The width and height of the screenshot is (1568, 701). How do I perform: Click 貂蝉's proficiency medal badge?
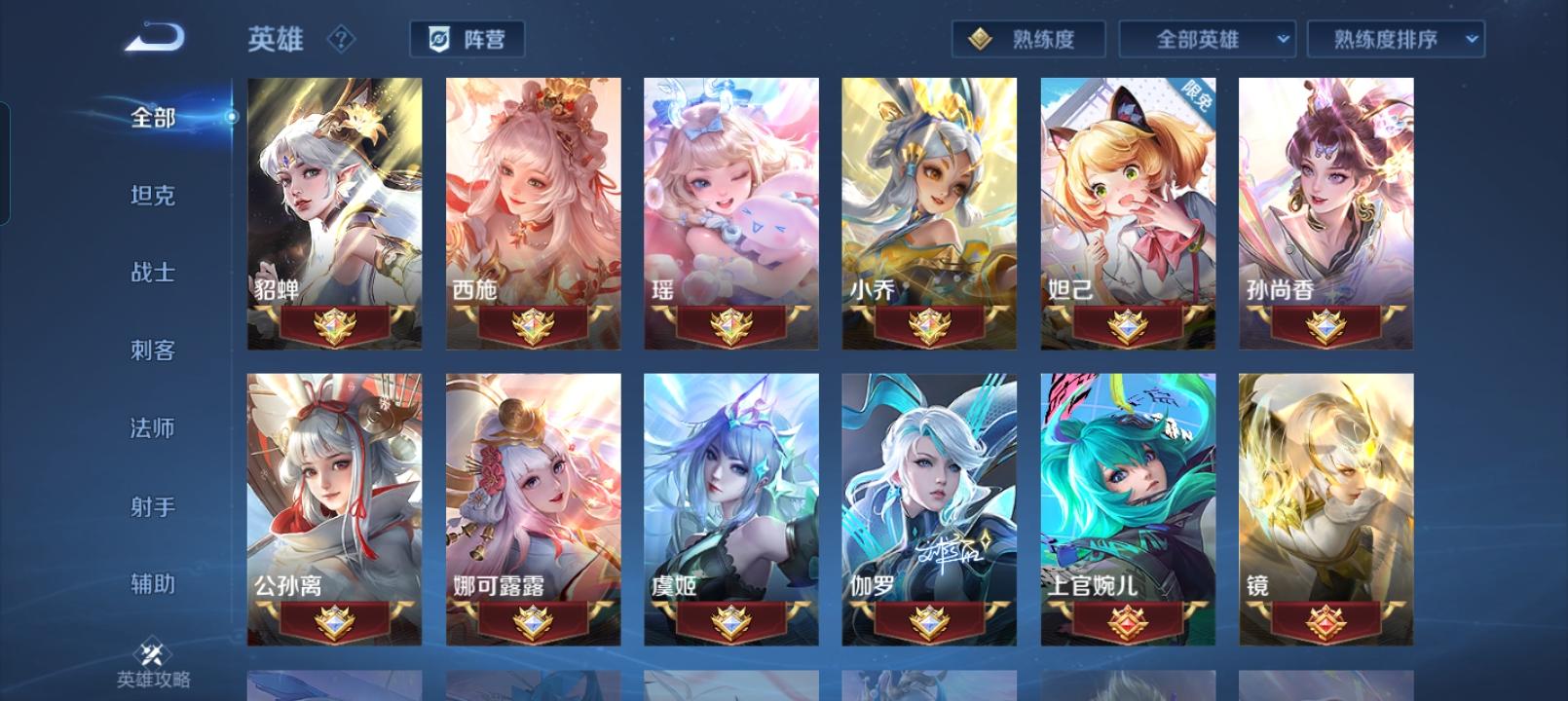click(x=334, y=324)
